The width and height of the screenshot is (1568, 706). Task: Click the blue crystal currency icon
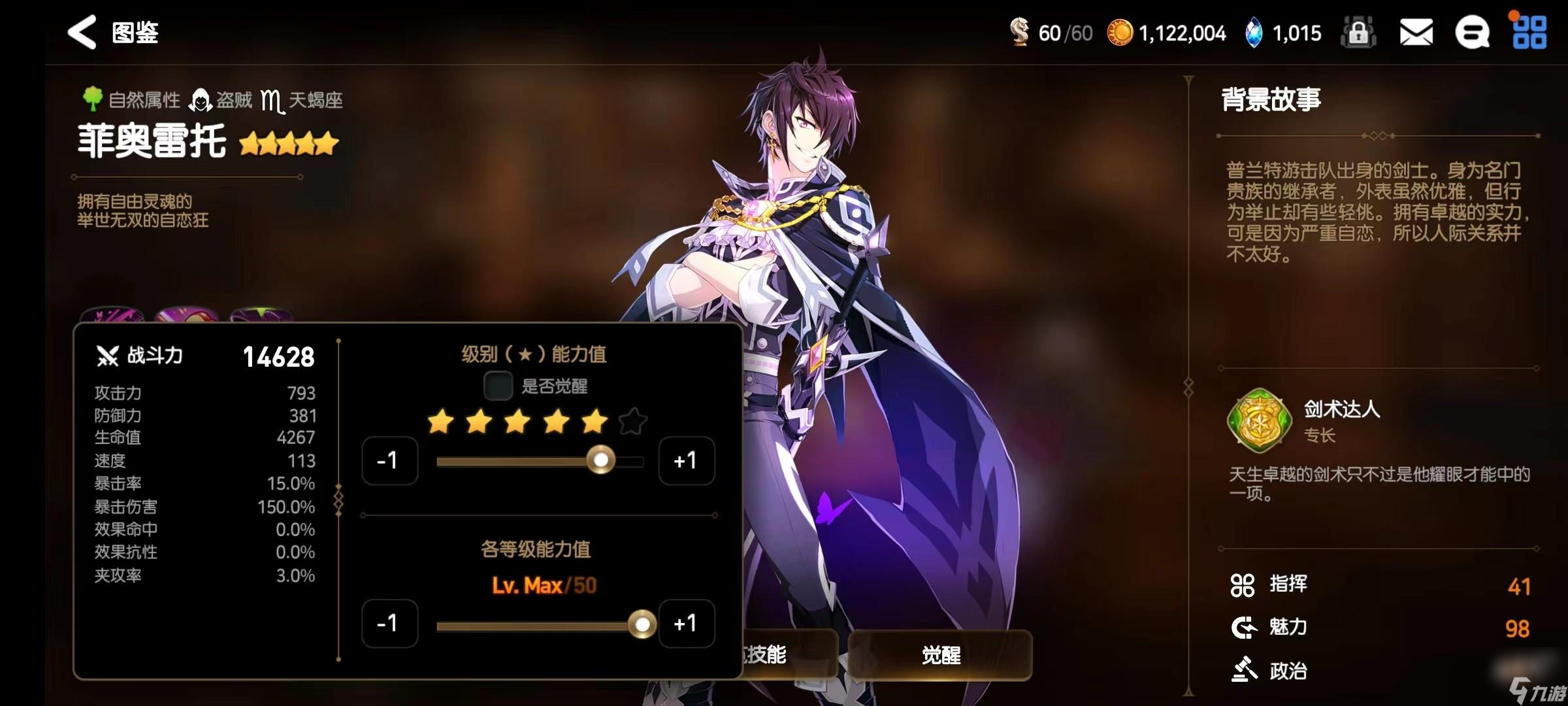pyautogui.click(x=1254, y=32)
